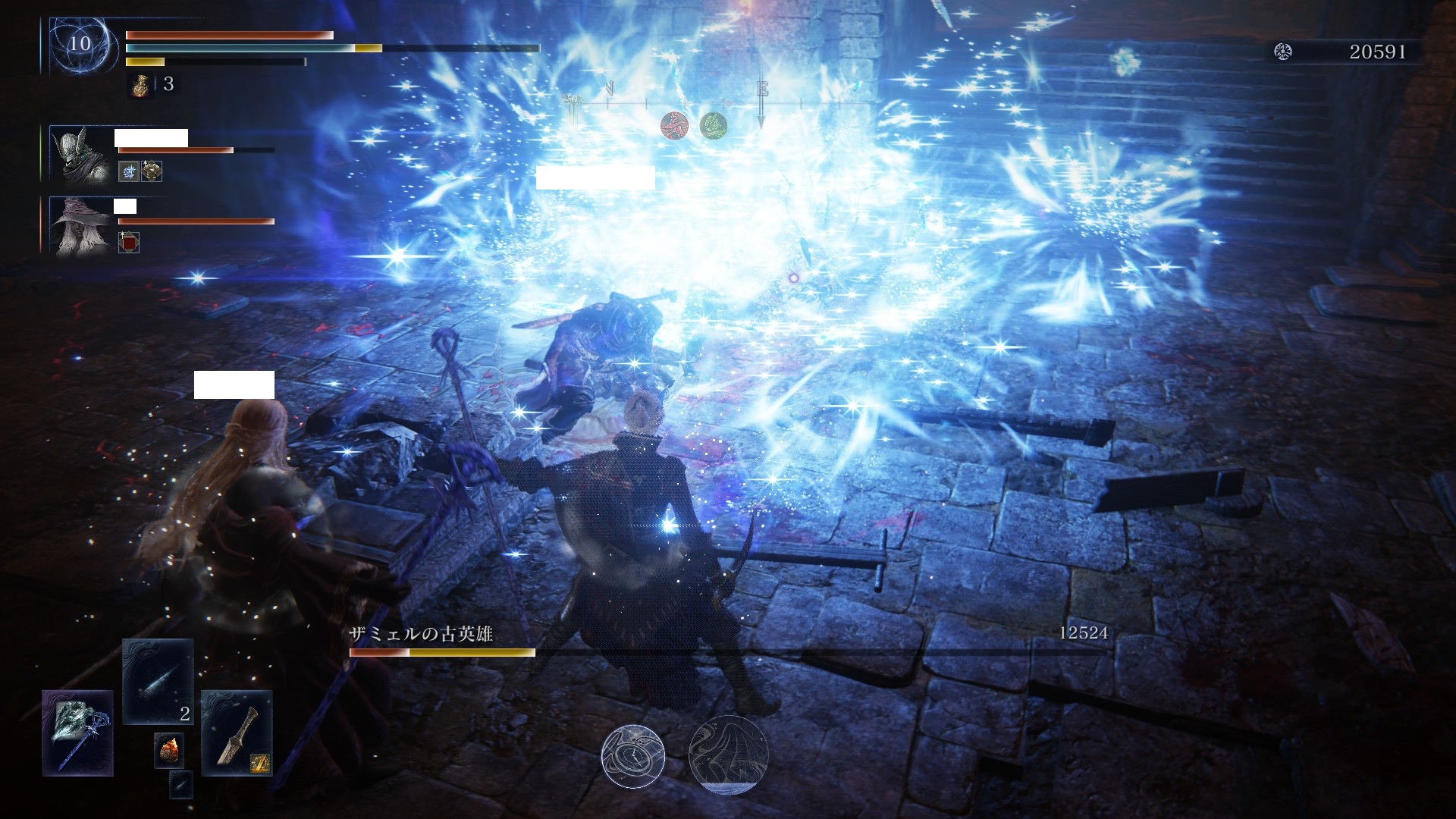Use the orange ember item slot

[x=168, y=750]
